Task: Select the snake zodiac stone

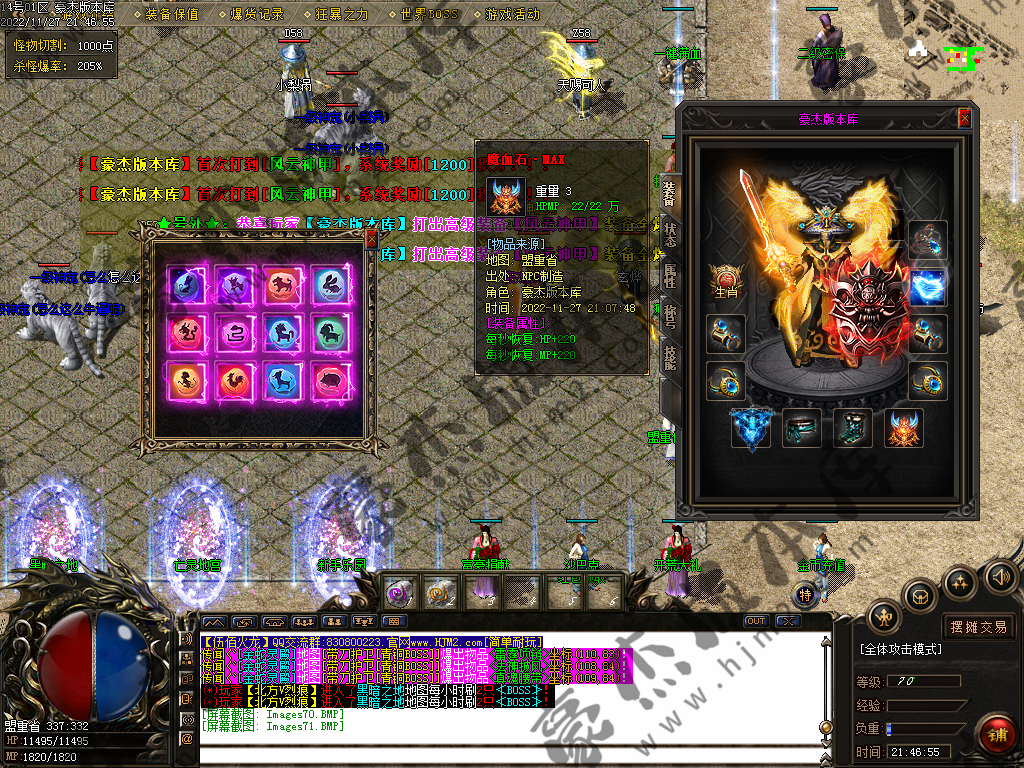Action: pyautogui.click(x=234, y=332)
